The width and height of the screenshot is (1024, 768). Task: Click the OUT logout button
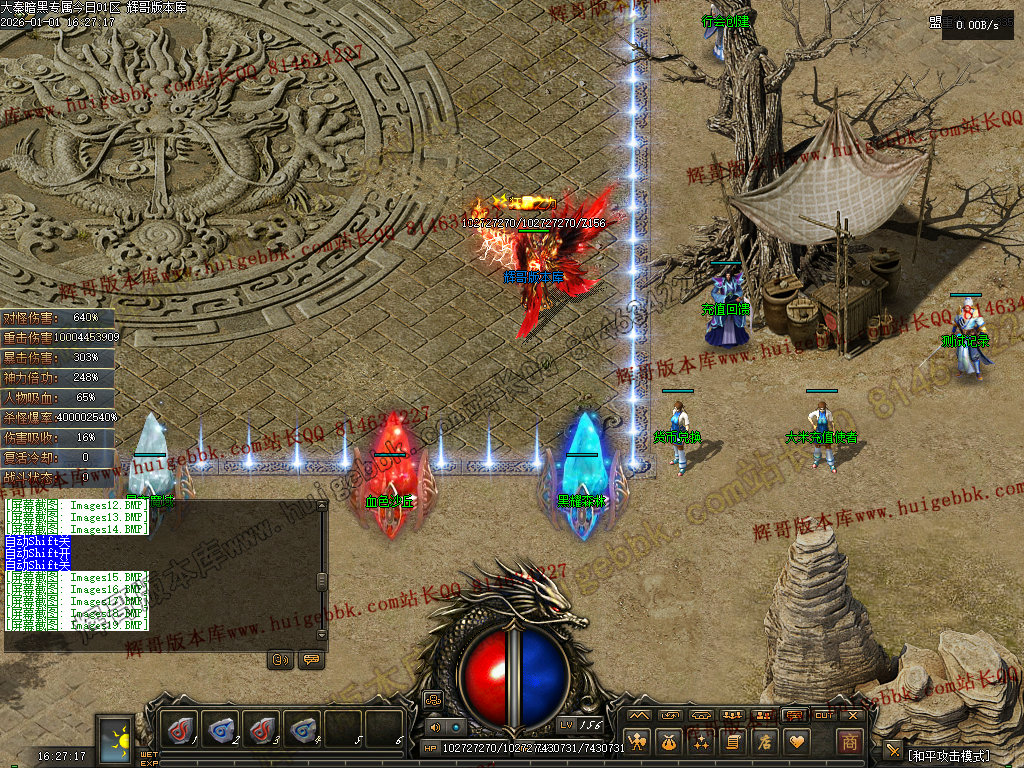click(823, 715)
